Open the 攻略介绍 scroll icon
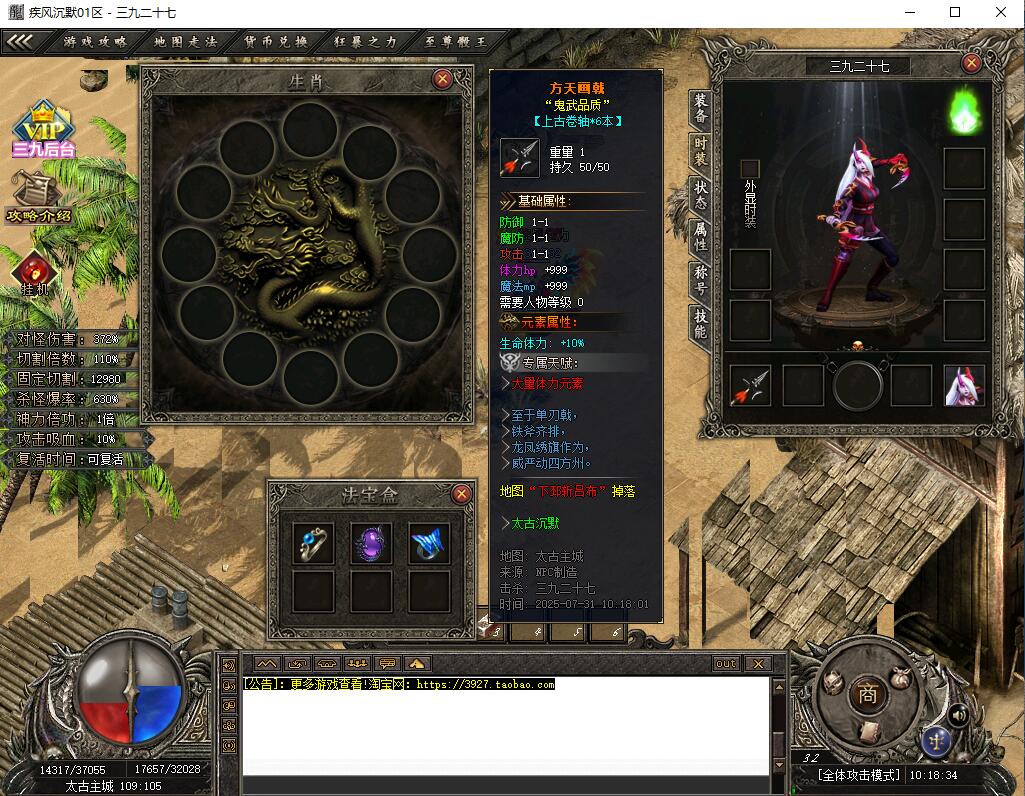The height and width of the screenshot is (796, 1025). click(x=37, y=196)
